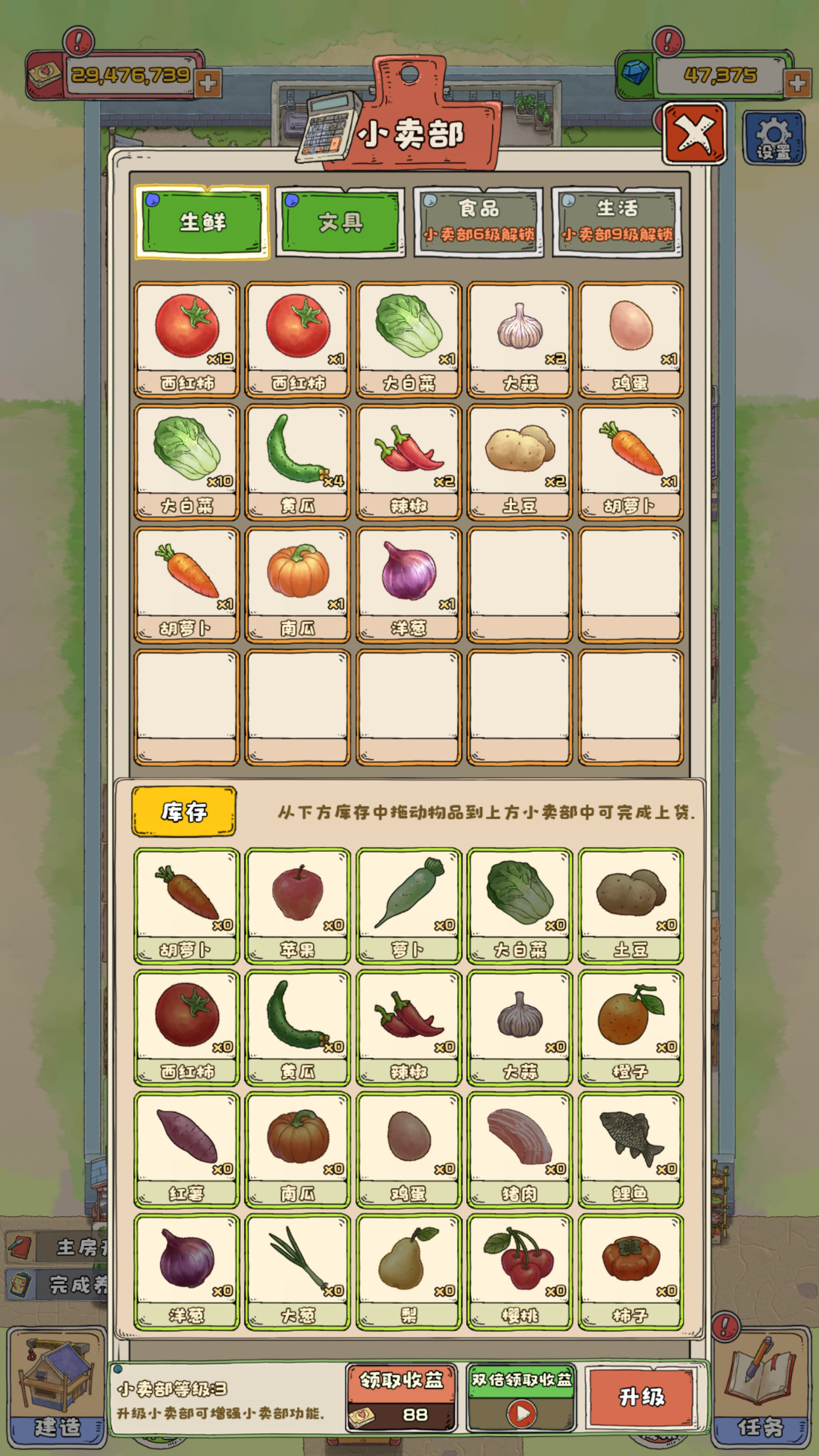Choose the 南瓜 x1 shop slot

[297, 584]
